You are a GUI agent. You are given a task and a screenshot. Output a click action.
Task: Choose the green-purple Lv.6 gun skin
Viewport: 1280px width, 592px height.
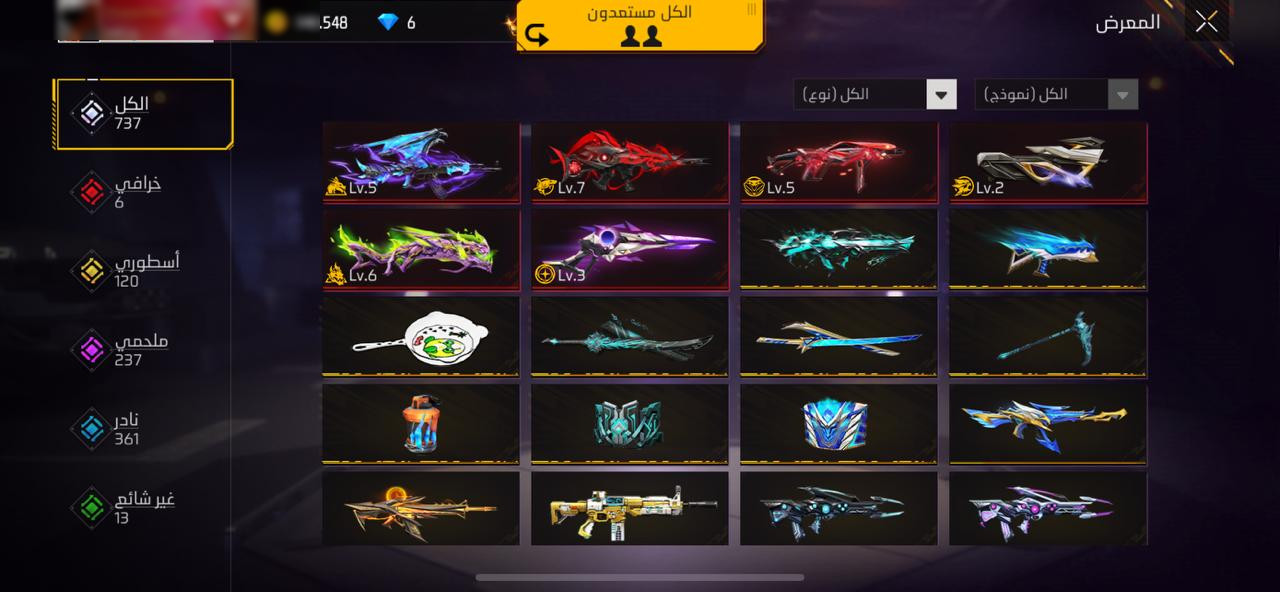[421, 248]
